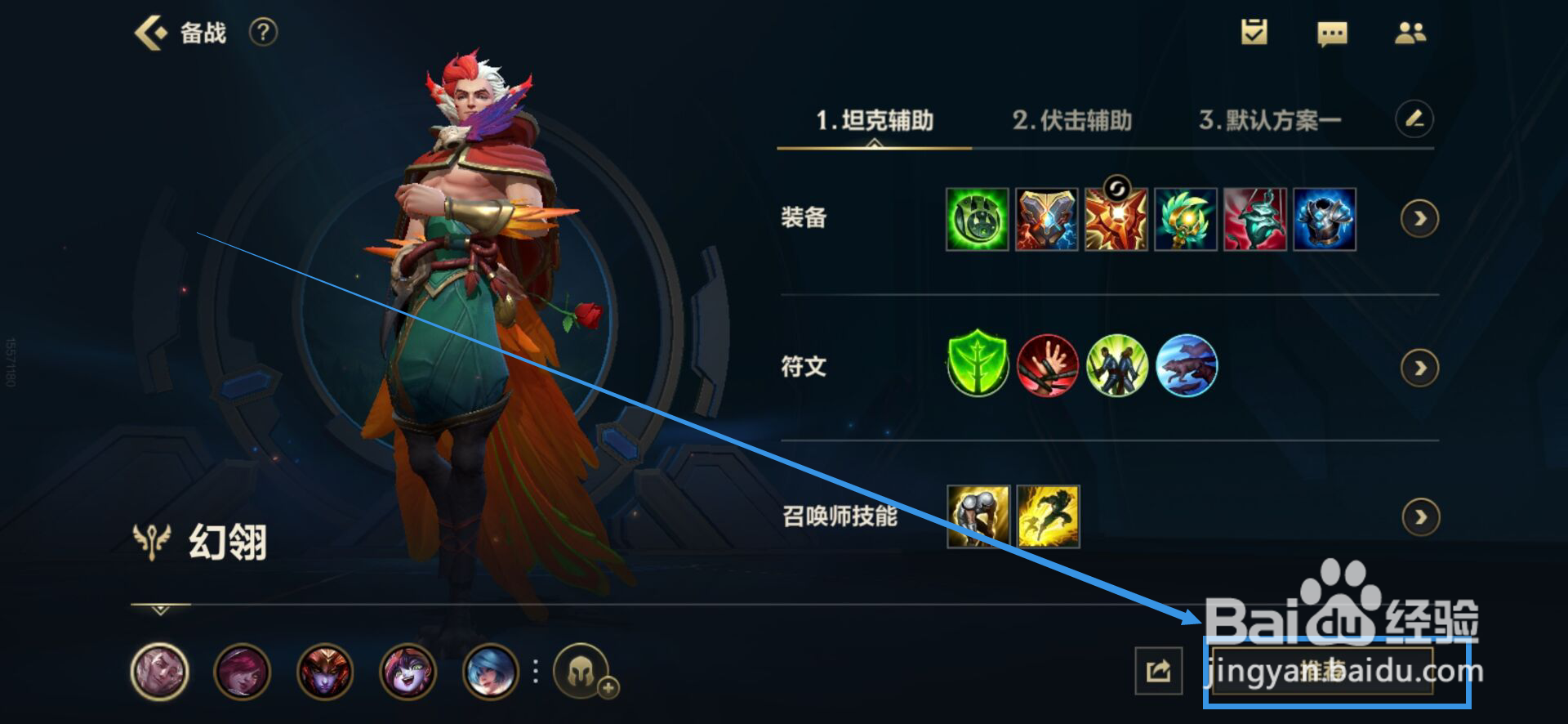Viewport: 1568px width, 724px height.
Task: Open the chat message icon
Action: click(x=1331, y=34)
